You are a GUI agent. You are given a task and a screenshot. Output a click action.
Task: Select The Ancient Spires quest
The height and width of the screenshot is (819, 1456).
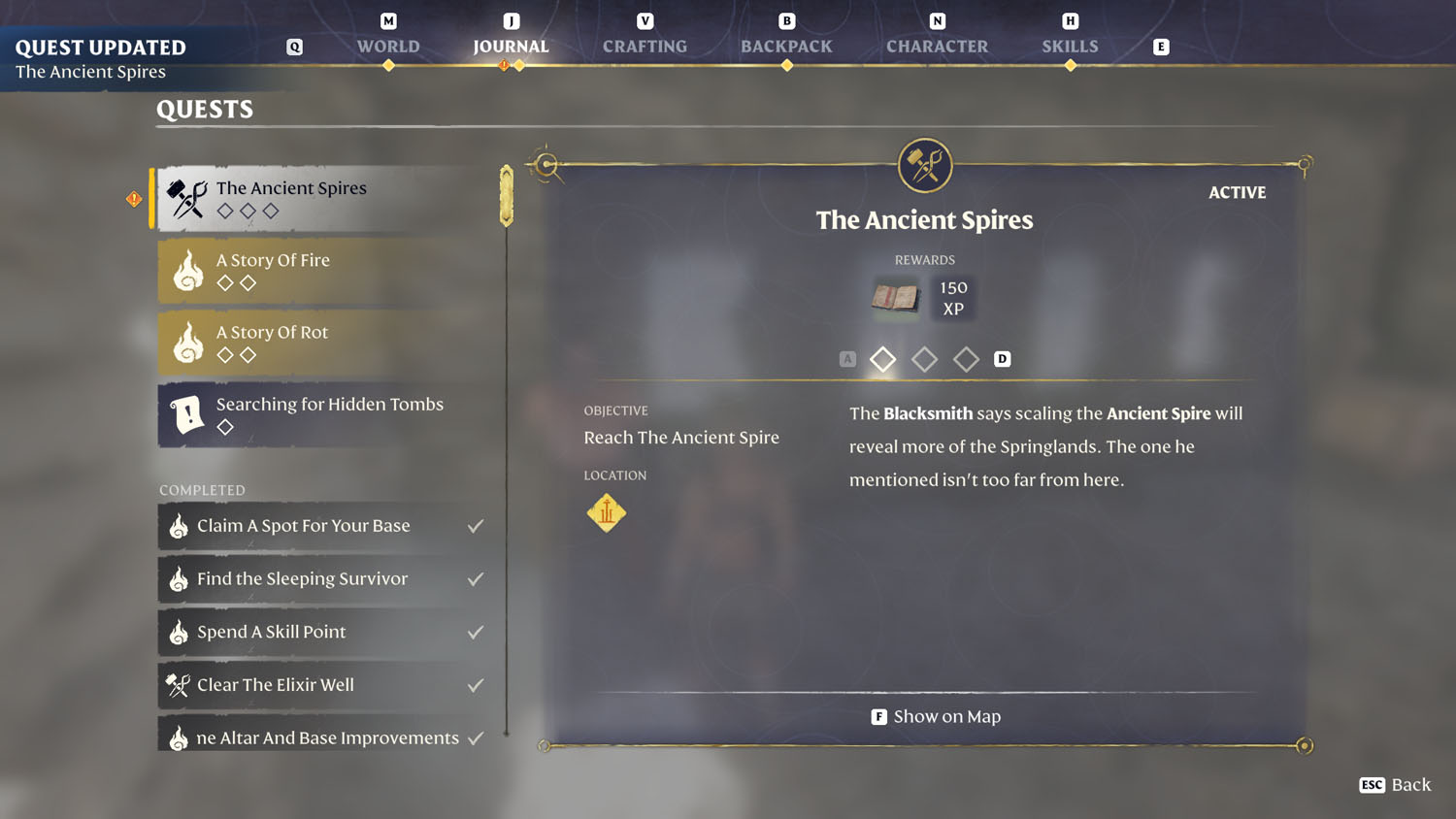325,198
